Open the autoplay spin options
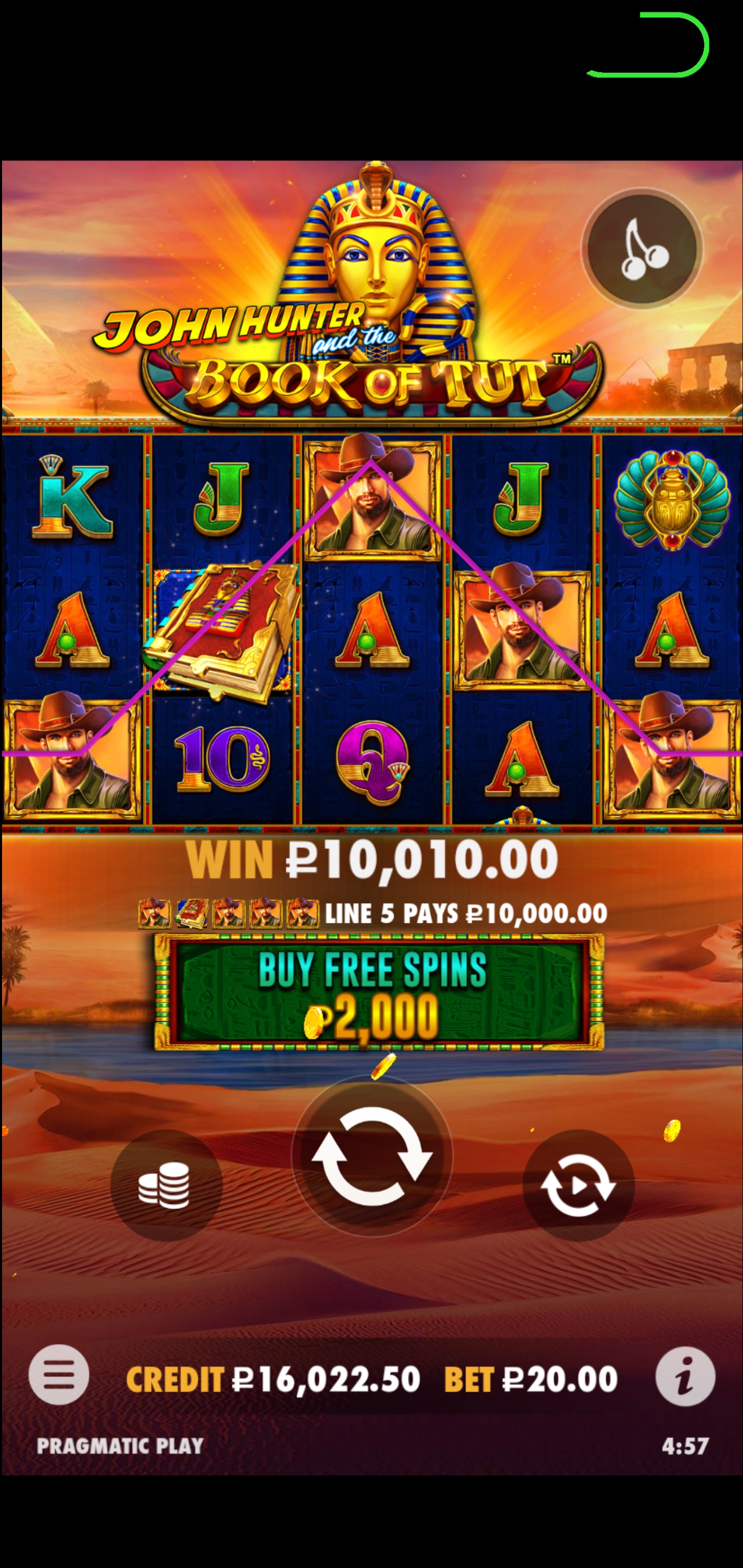This screenshot has width=743, height=1568. (578, 1185)
